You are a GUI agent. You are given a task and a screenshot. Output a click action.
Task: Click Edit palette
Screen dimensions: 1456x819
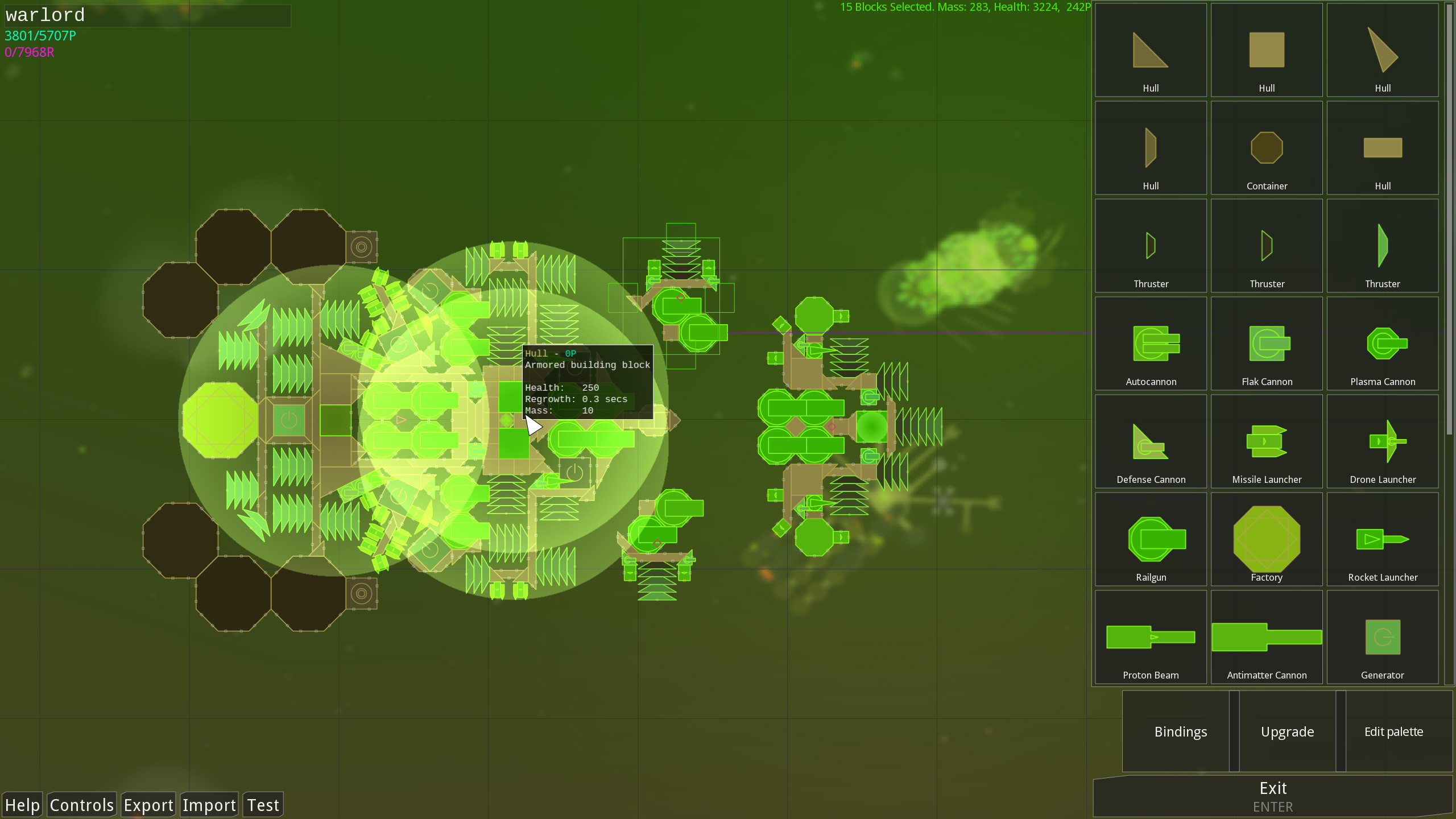click(x=1394, y=731)
